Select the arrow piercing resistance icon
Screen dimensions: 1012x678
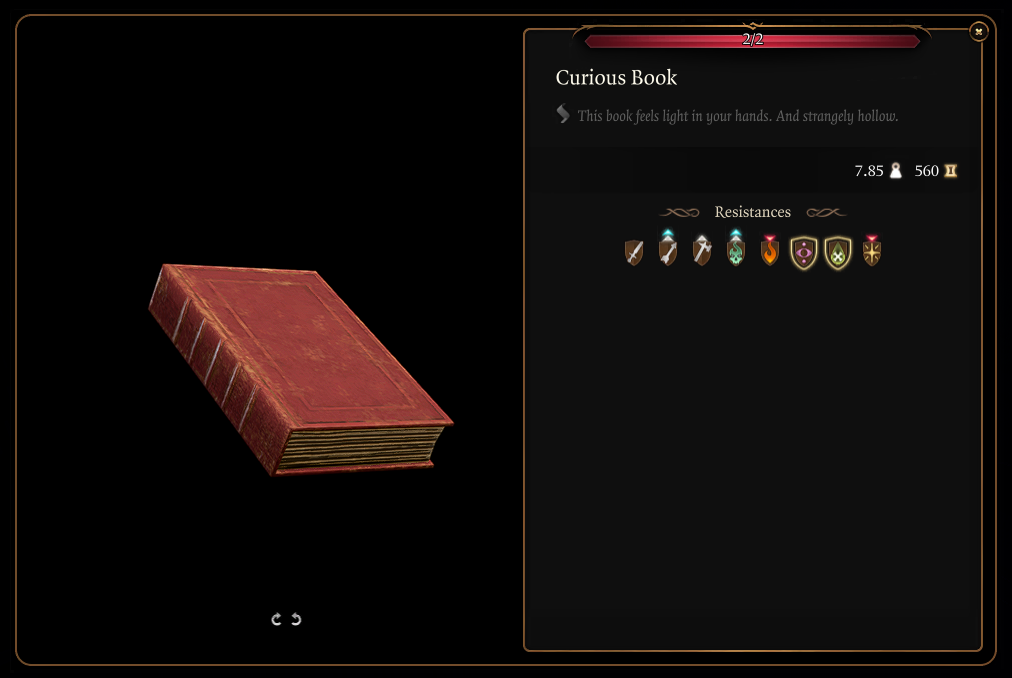668,252
